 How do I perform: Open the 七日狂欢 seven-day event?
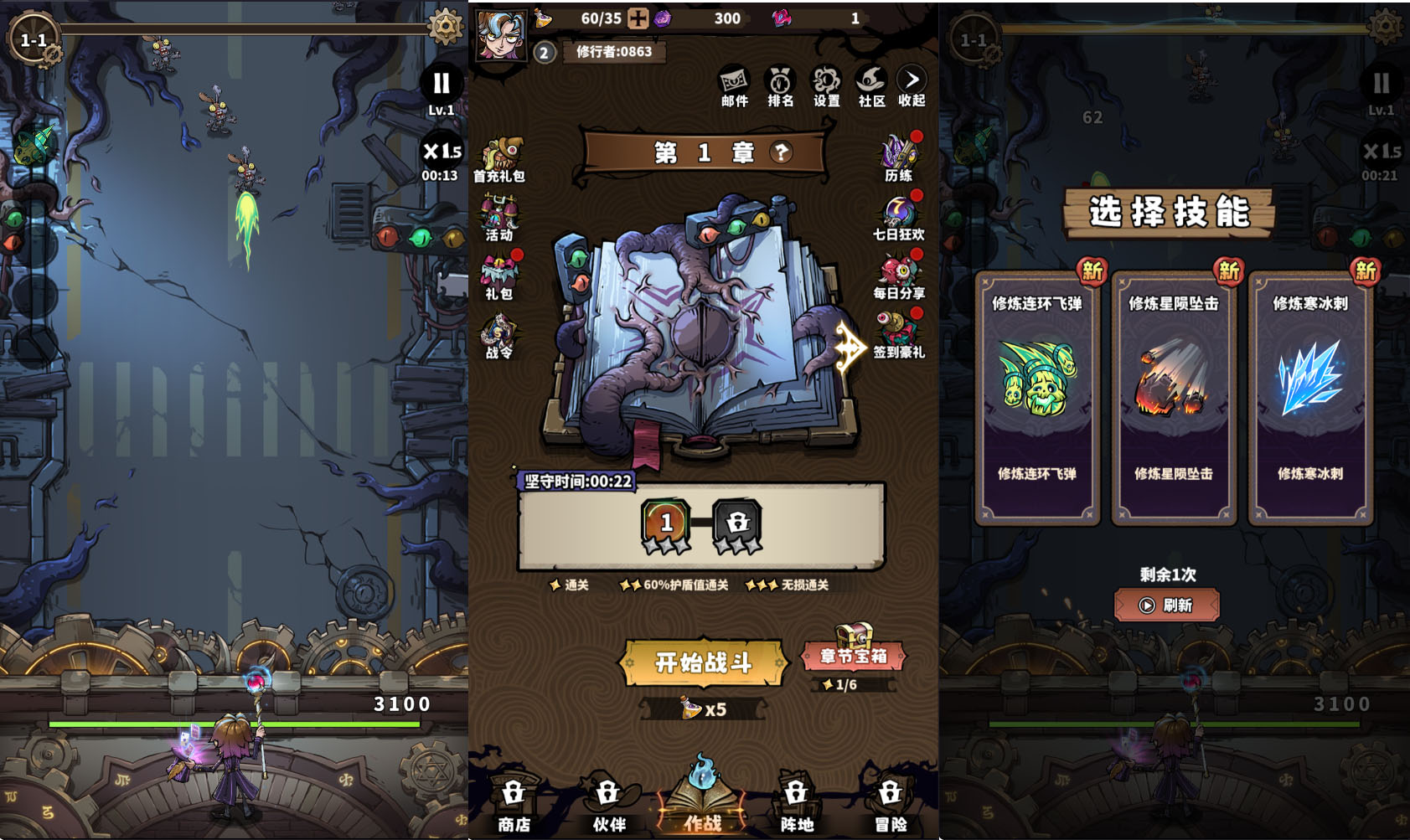pos(899,217)
